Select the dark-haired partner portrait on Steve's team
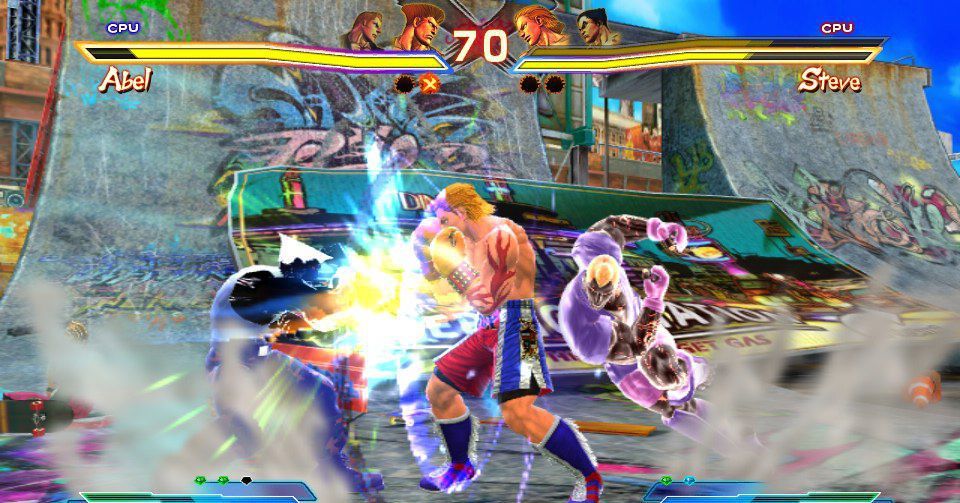 click(593, 30)
